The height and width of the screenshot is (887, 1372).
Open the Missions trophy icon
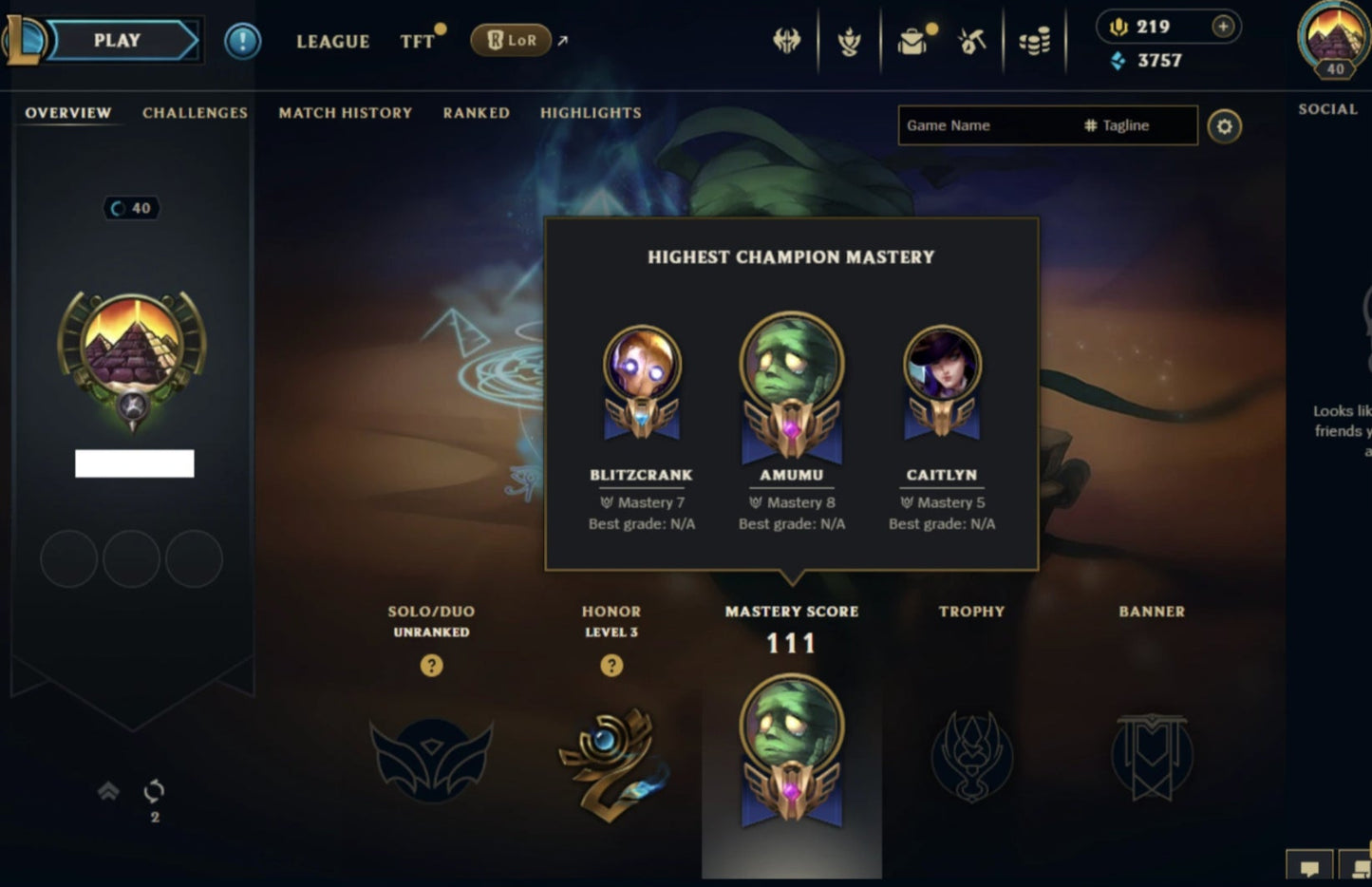coord(850,40)
